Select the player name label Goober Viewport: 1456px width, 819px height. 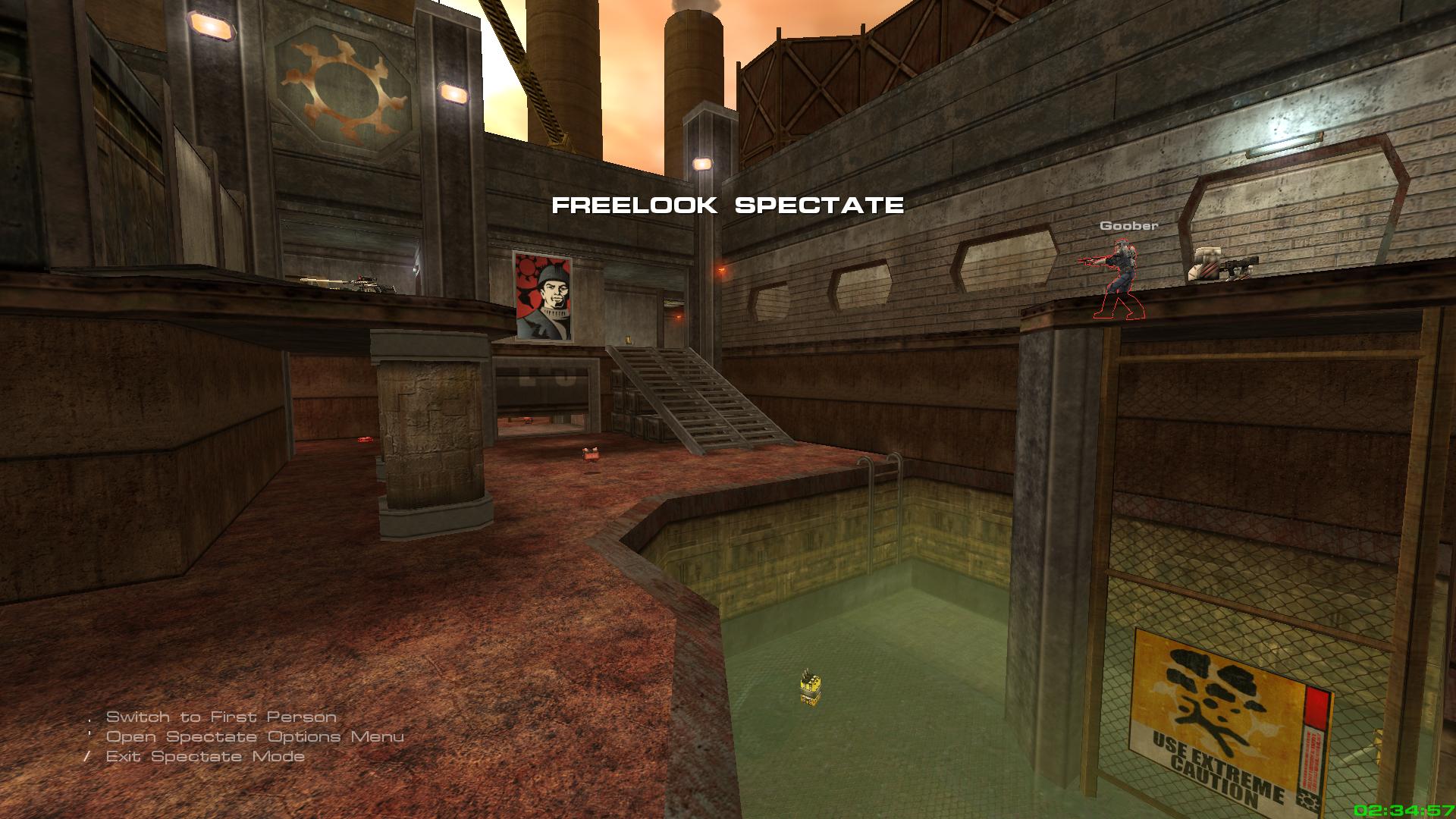(1128, 225)
